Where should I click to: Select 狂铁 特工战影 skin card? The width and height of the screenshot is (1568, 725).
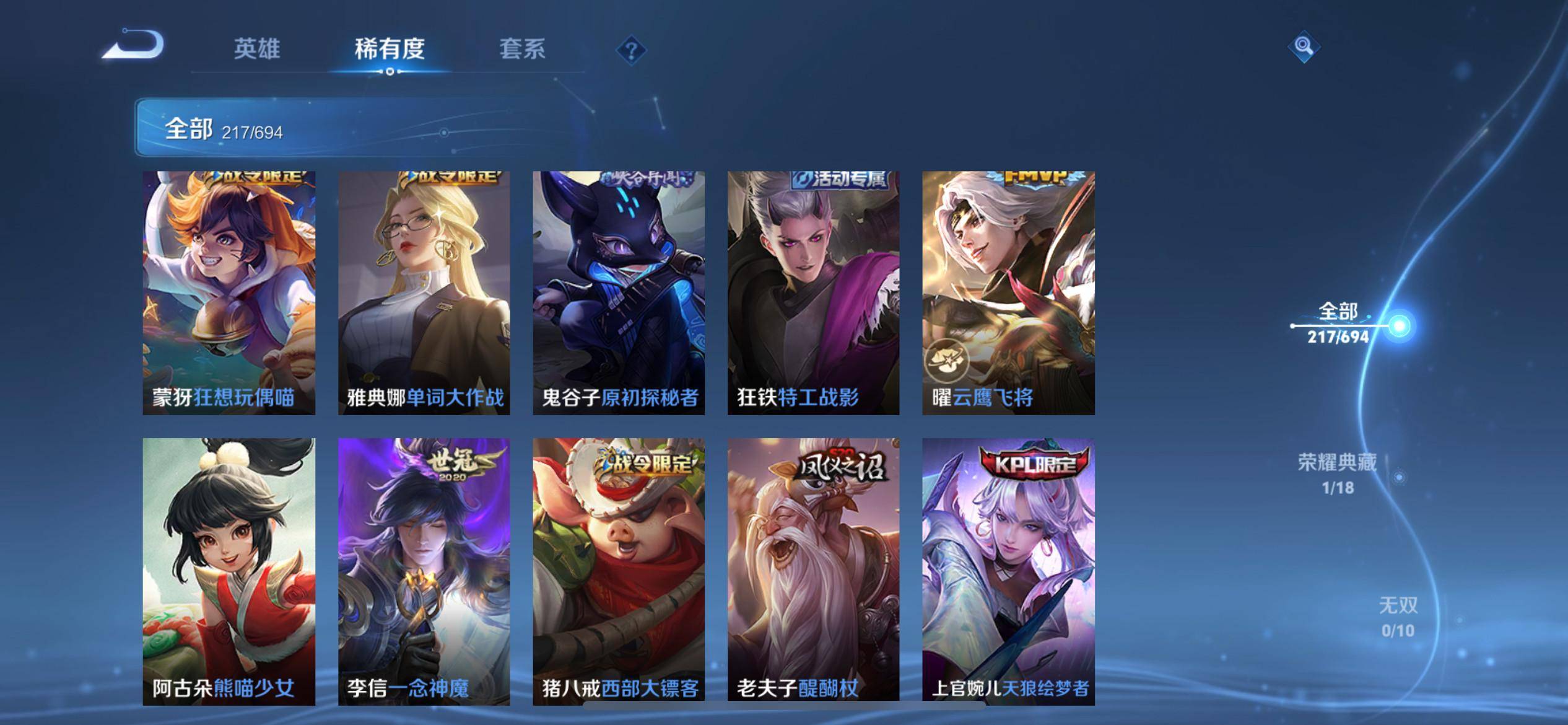813,292
